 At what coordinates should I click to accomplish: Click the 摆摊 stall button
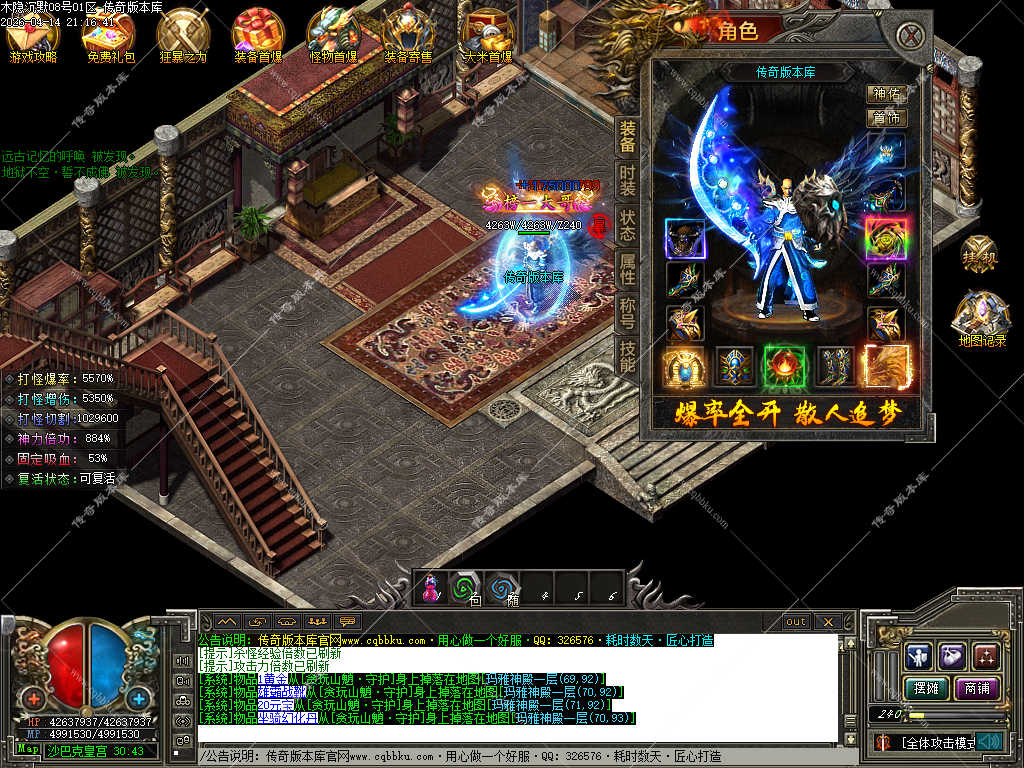(924, 688)
